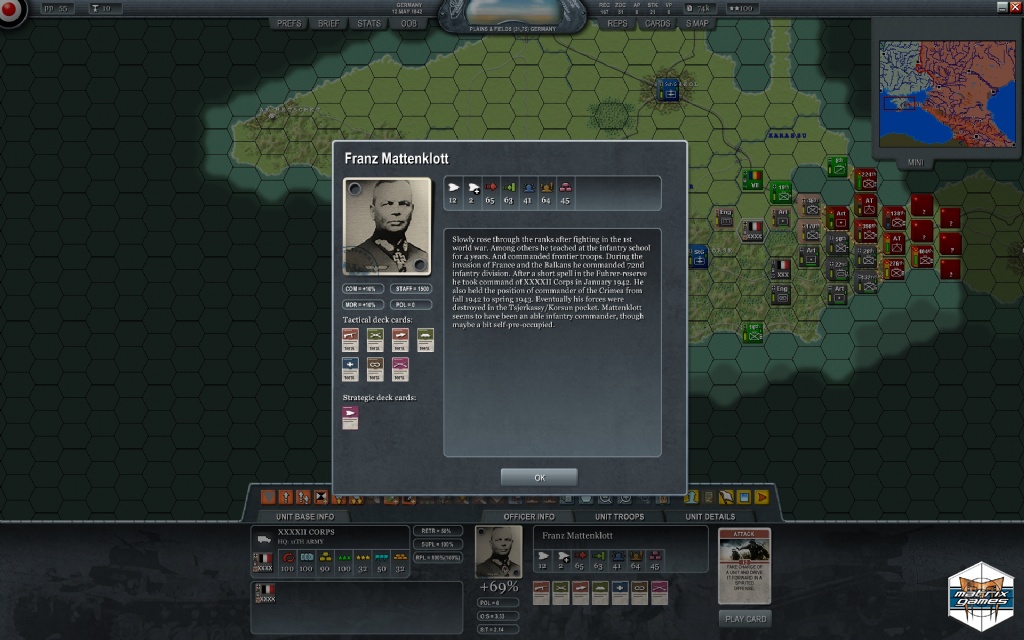
Task: Open the OOB order of battle
Action: click(408, 23)
